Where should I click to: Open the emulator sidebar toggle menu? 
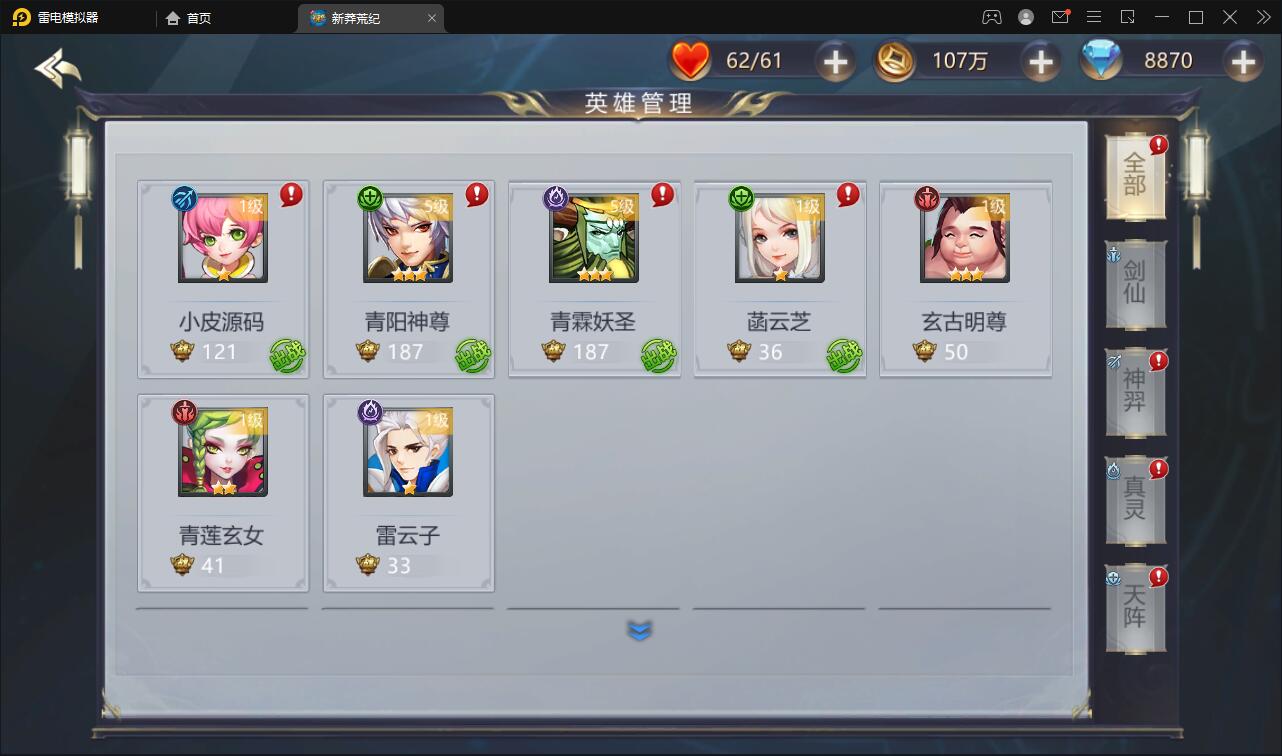1094,17
